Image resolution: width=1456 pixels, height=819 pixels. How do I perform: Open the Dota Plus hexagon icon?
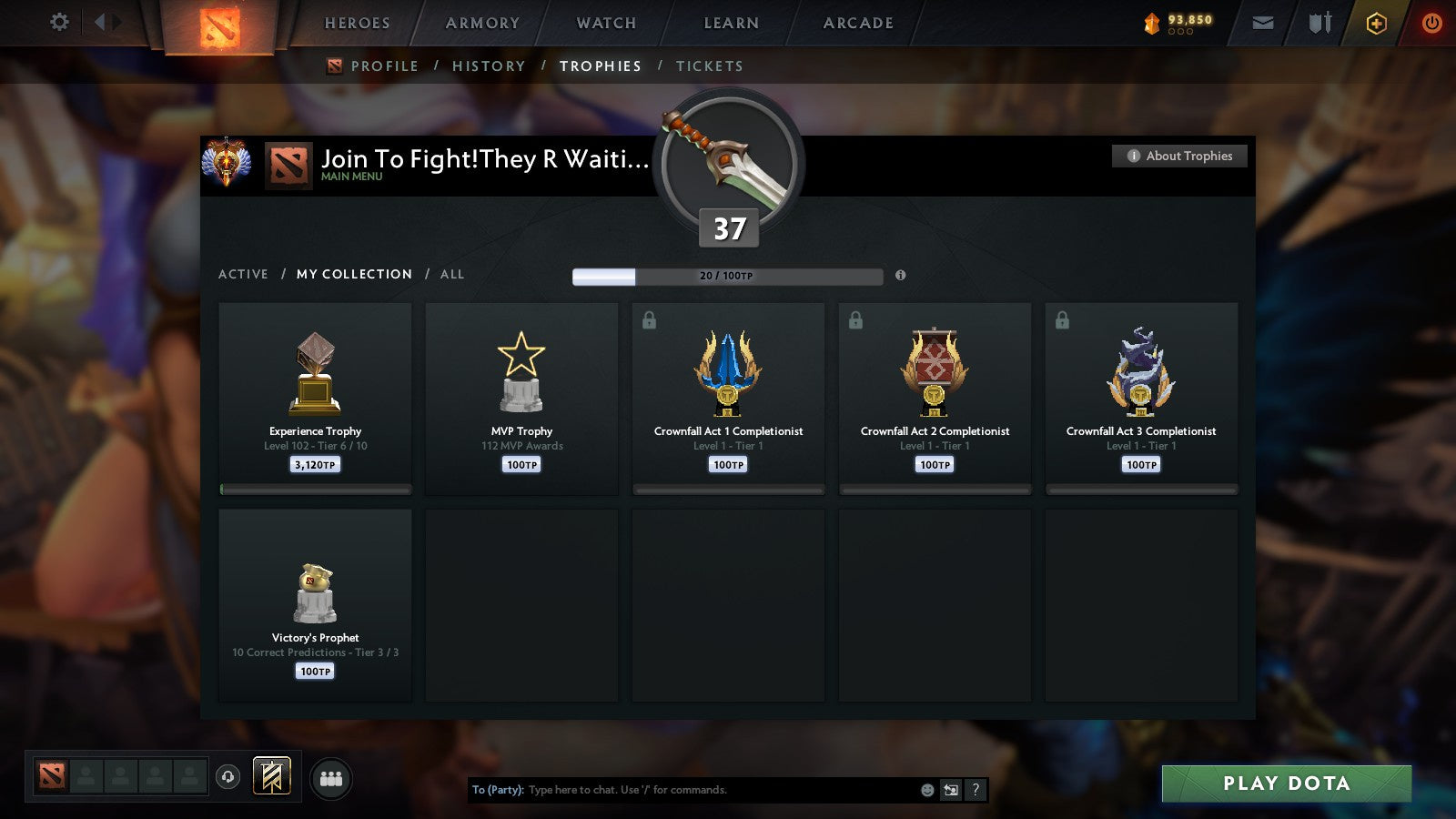1376,23
